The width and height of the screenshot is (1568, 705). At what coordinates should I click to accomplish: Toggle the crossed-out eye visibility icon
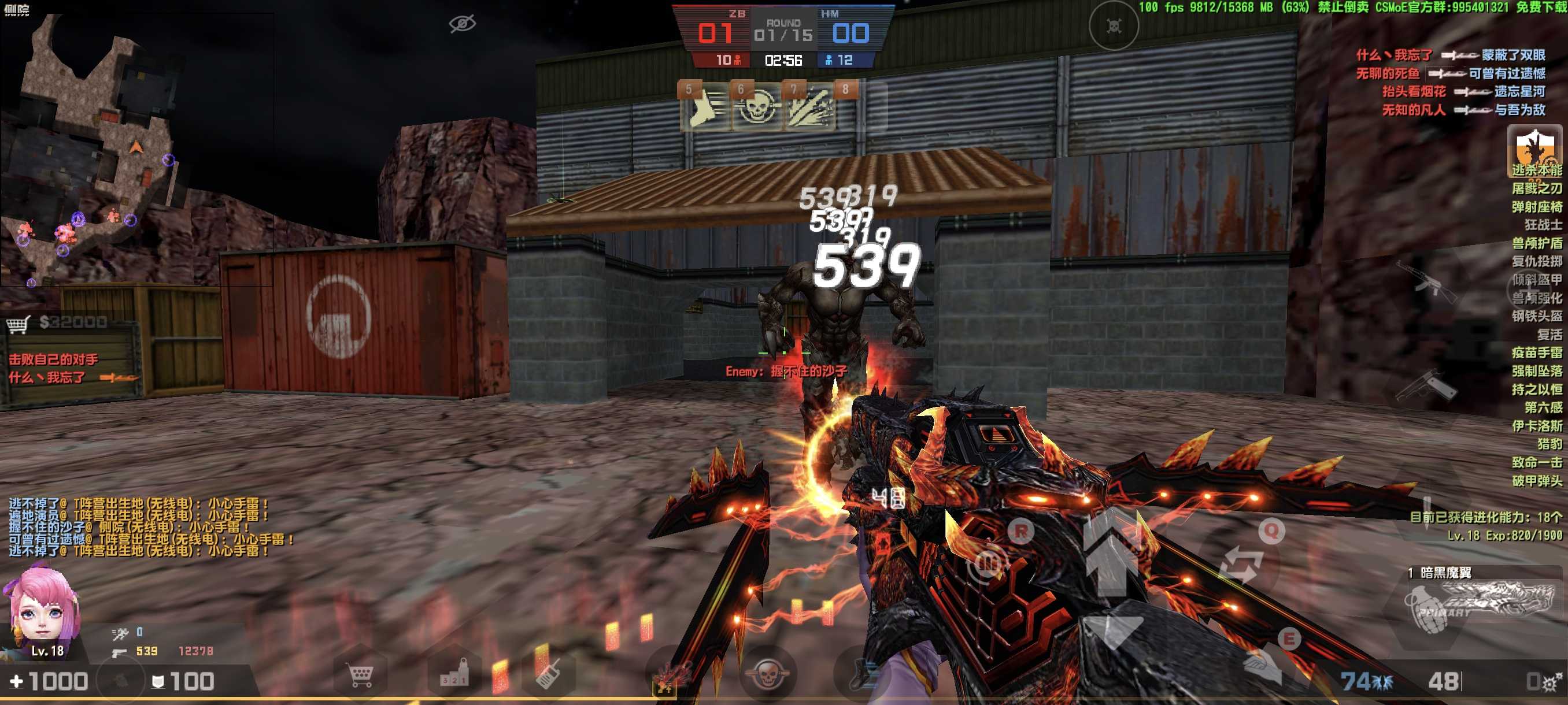462,24
